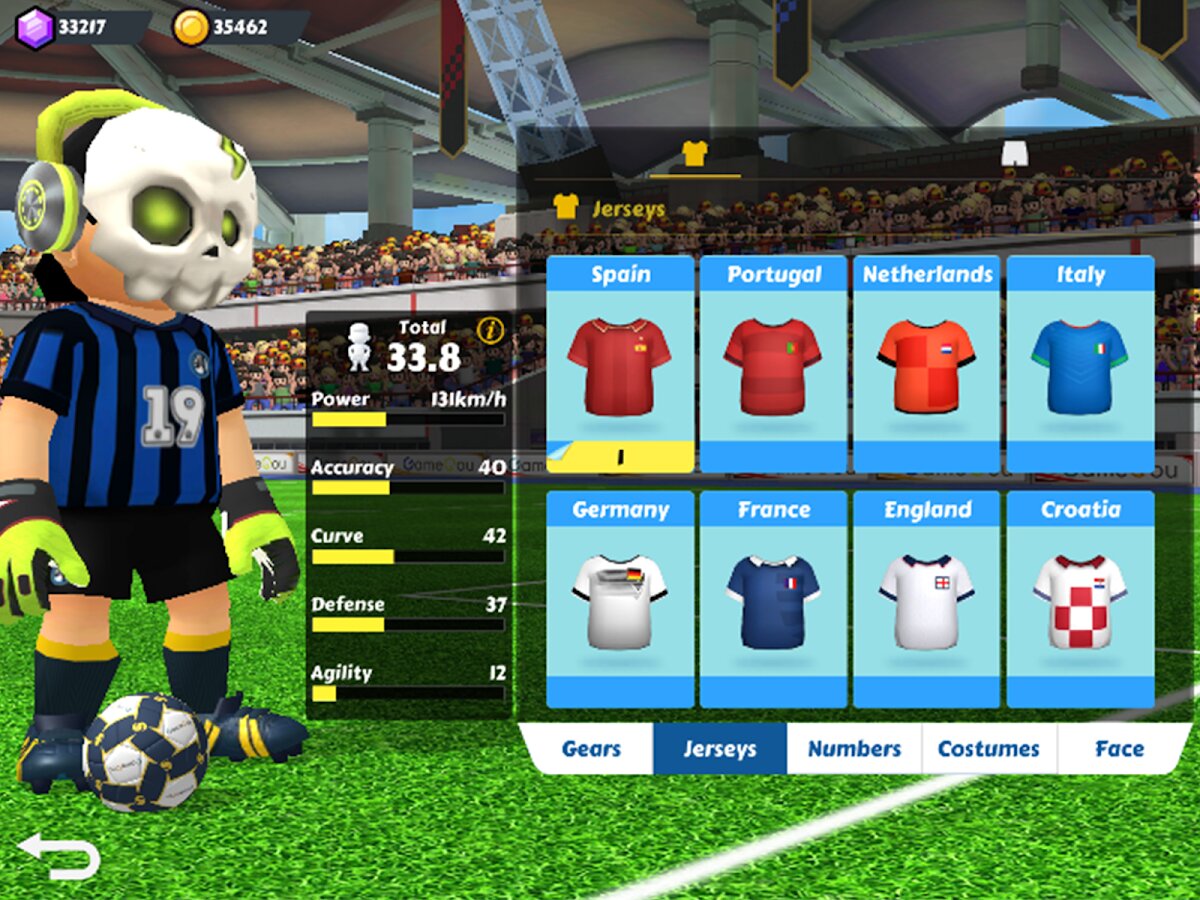Choose the Portugal jersey
Viewport: 1200px width, 900px height.
(x=773, y=364)
